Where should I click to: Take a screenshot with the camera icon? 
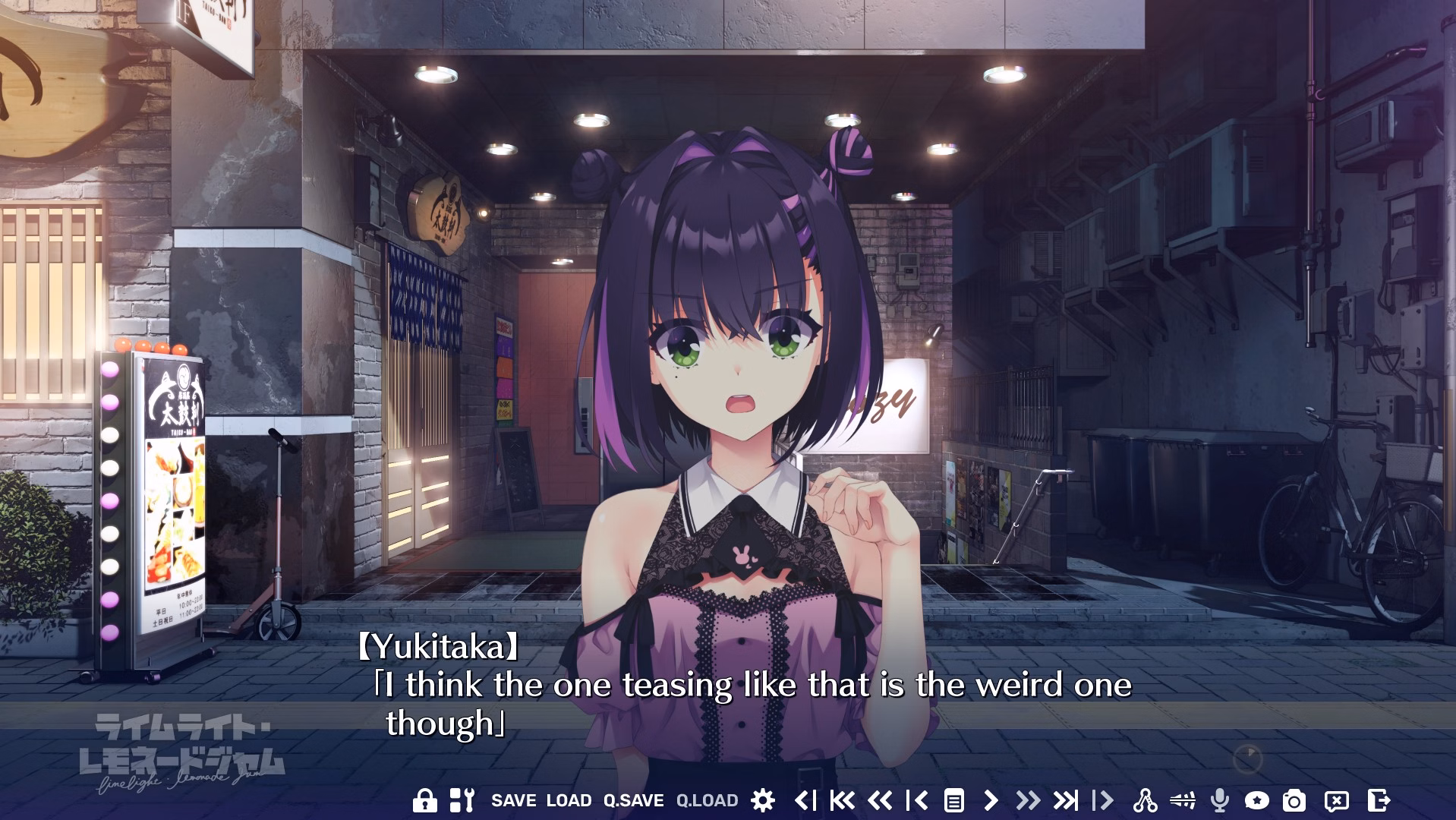coord(1294,800)
